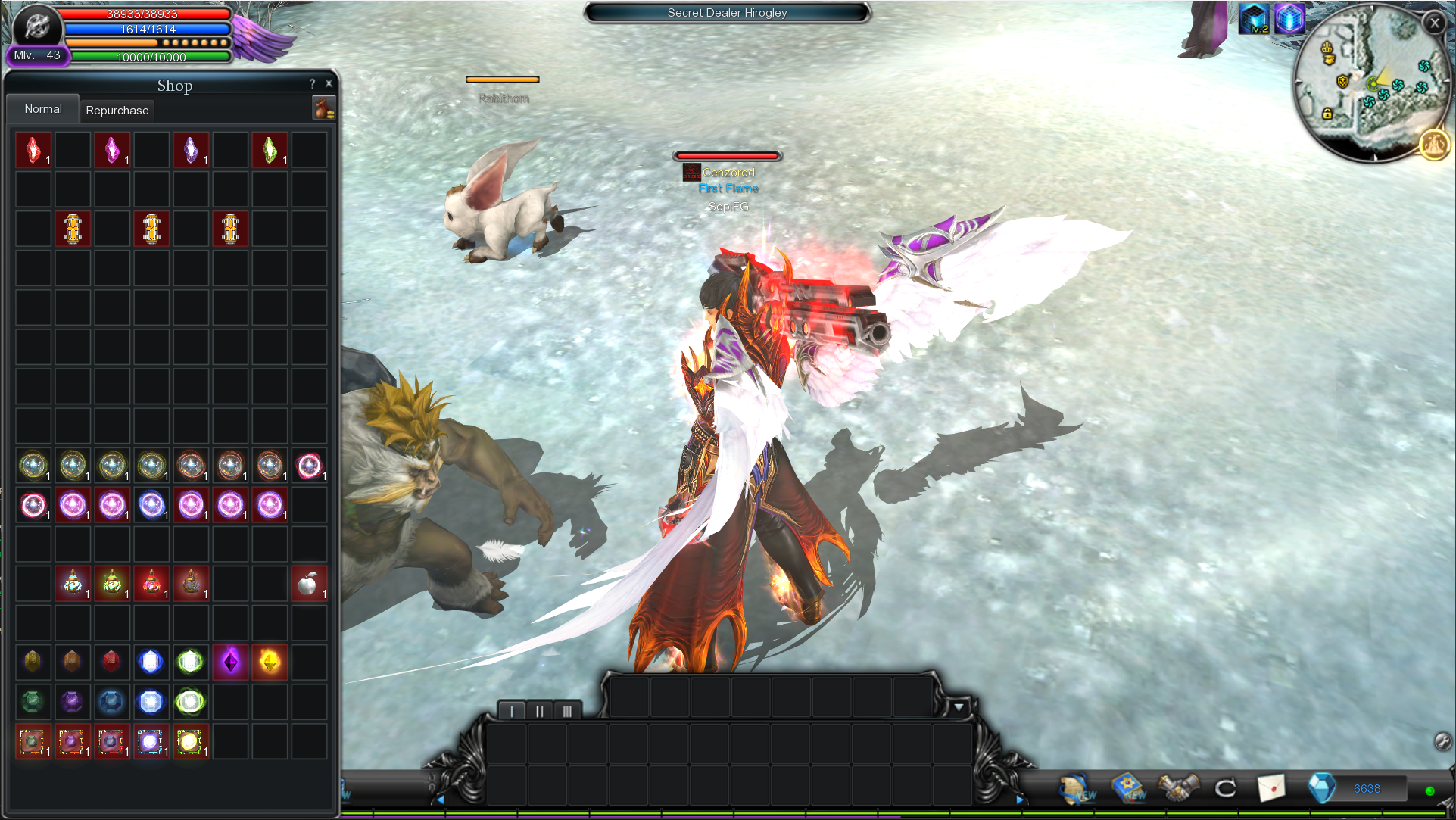This screenshot has width=1456, height=820.
Task: Select the red crystal shop item
Action: coord(33,150)
